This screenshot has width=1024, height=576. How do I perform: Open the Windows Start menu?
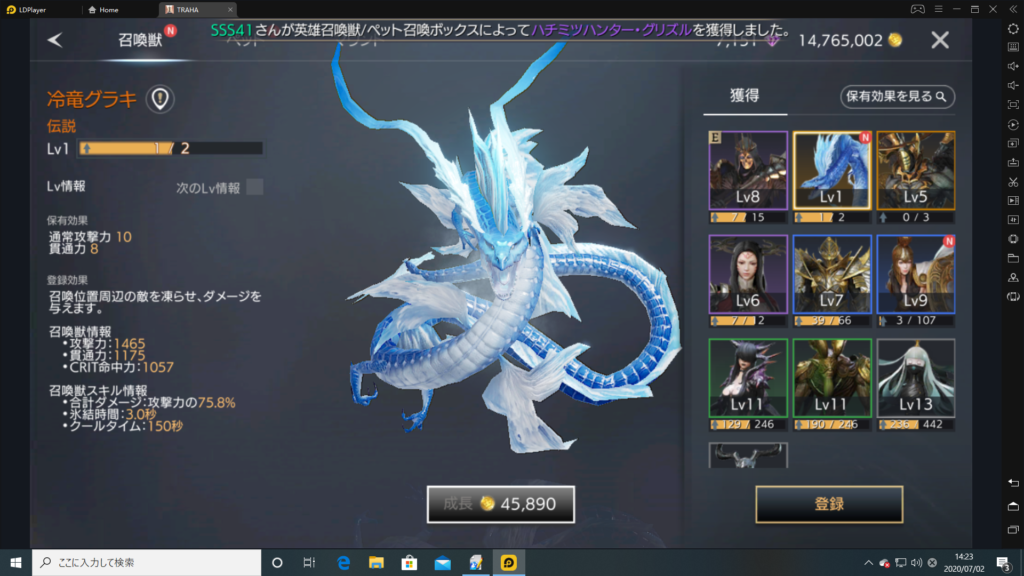16,562
